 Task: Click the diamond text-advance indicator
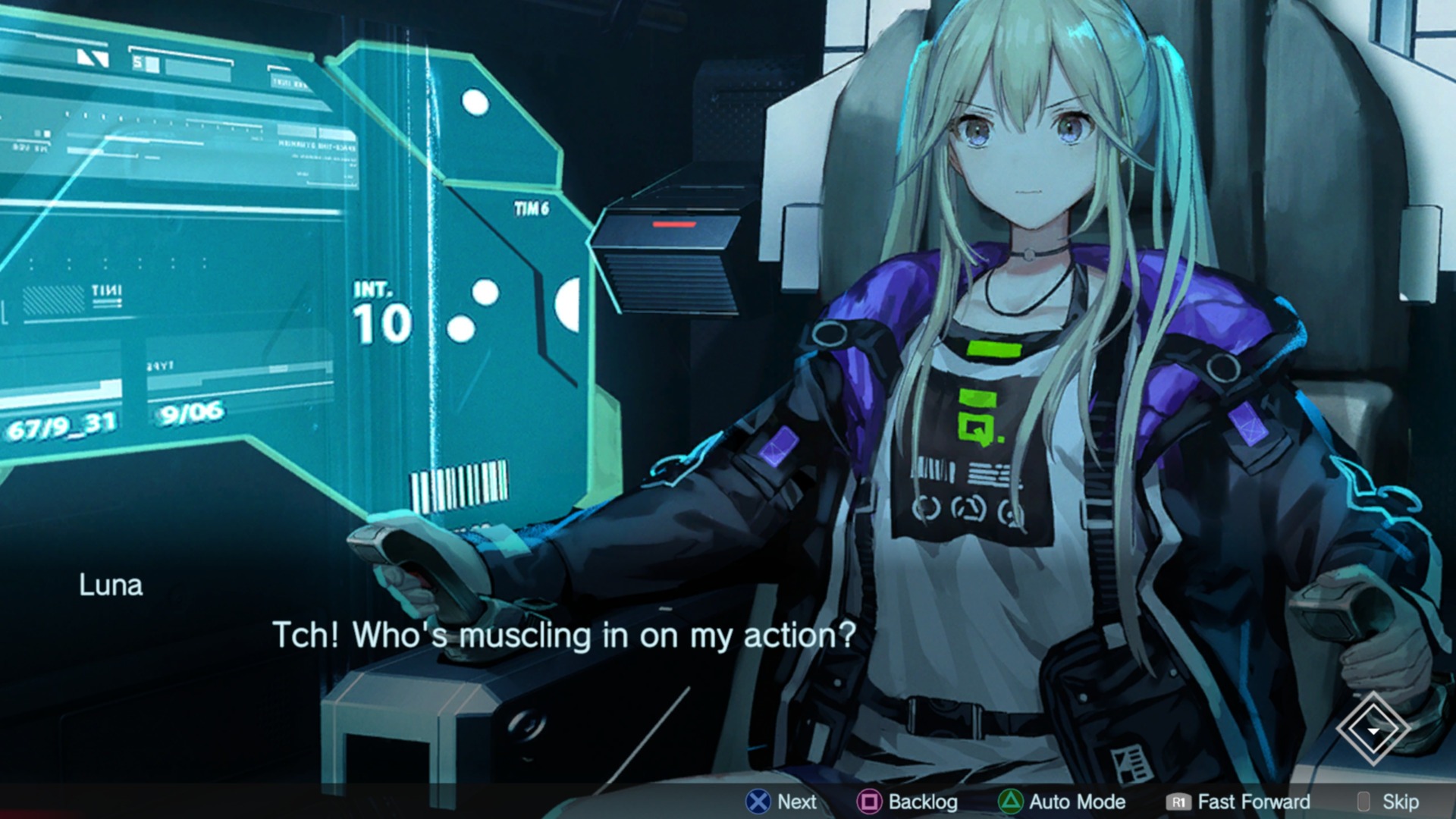click(1373, 730)
